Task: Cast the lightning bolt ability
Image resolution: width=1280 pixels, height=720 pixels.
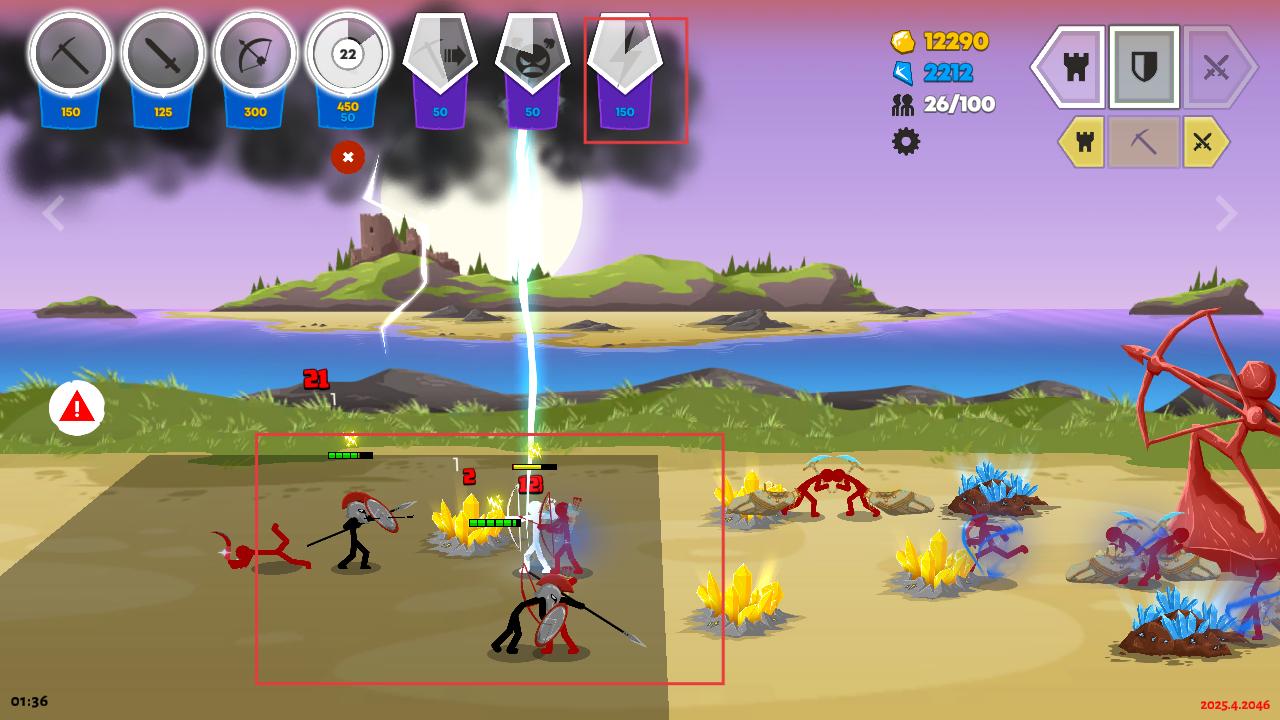Action: coord(625,58)
